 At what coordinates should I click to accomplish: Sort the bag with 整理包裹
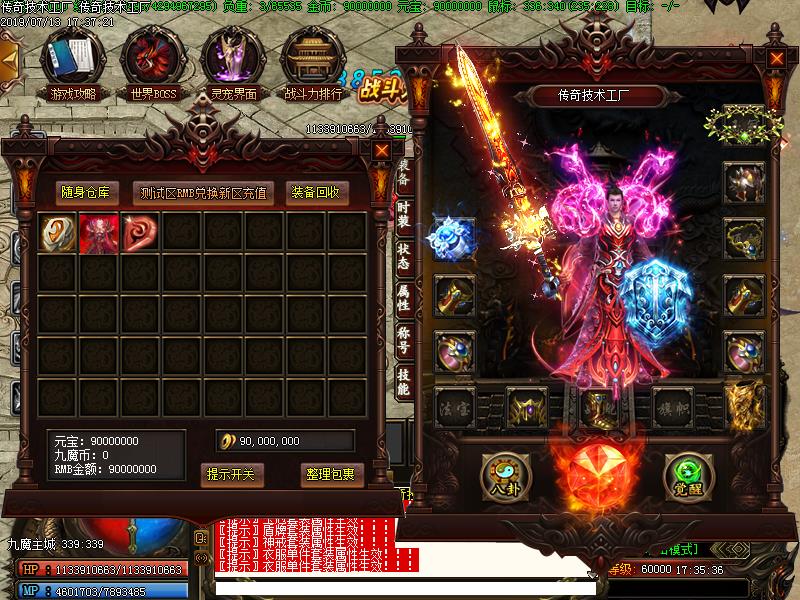[x=329, y=473]
